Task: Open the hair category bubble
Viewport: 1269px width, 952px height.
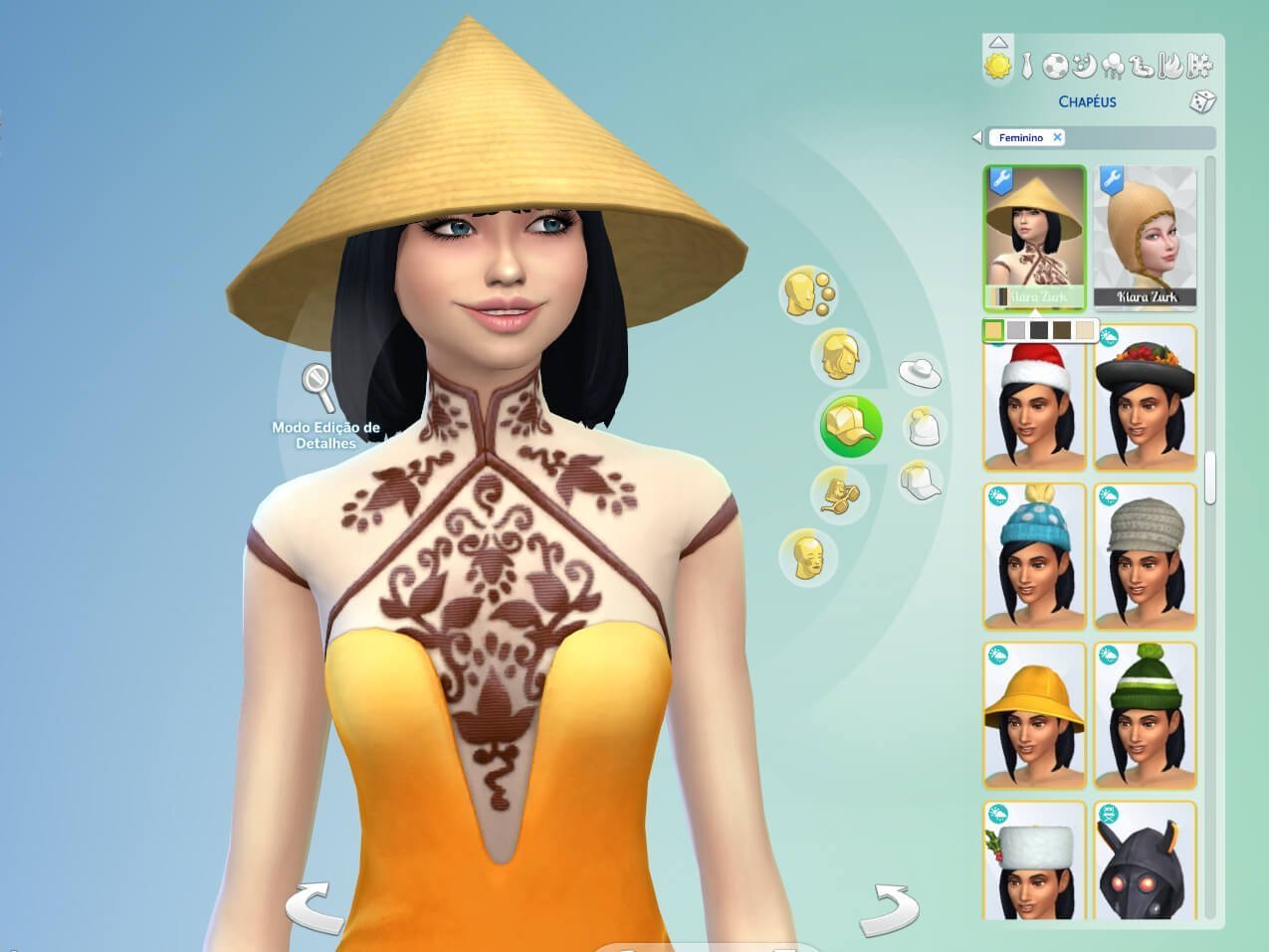Action: tap(841, 356)
